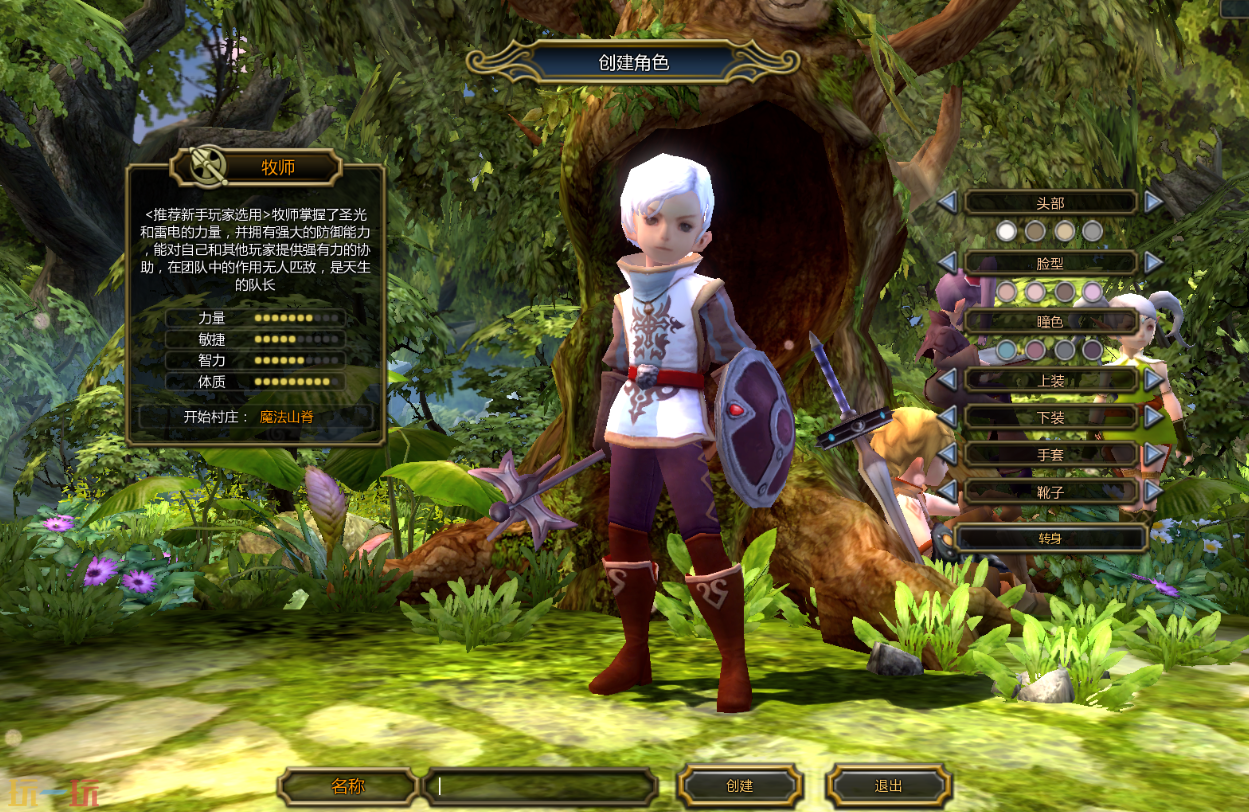This screenshot has height=812, width=1249.
Task: Switch to previous 脸型 face shape
Action: click(947, 262)
